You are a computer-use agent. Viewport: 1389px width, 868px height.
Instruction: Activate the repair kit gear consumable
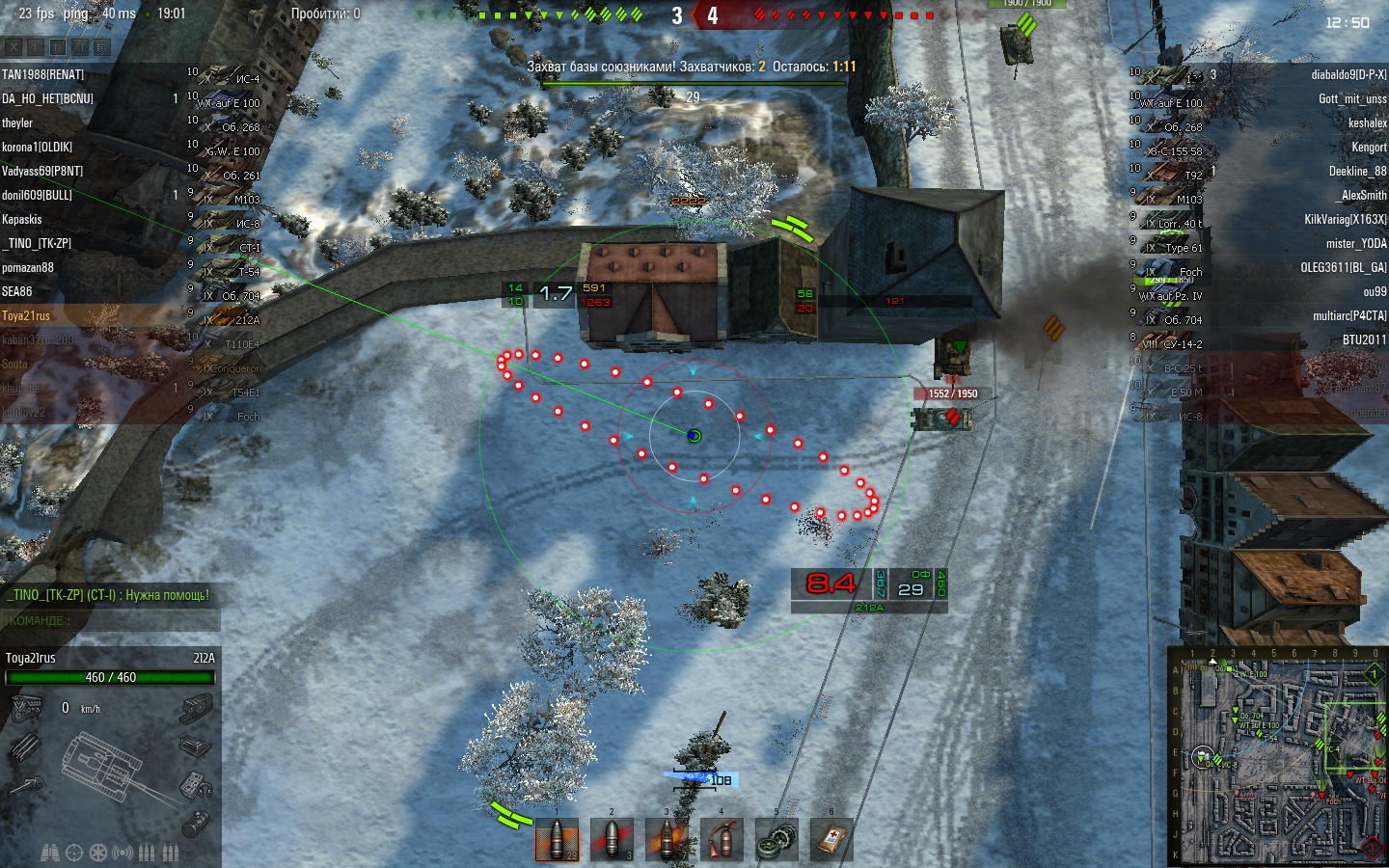tap(776, 840)
